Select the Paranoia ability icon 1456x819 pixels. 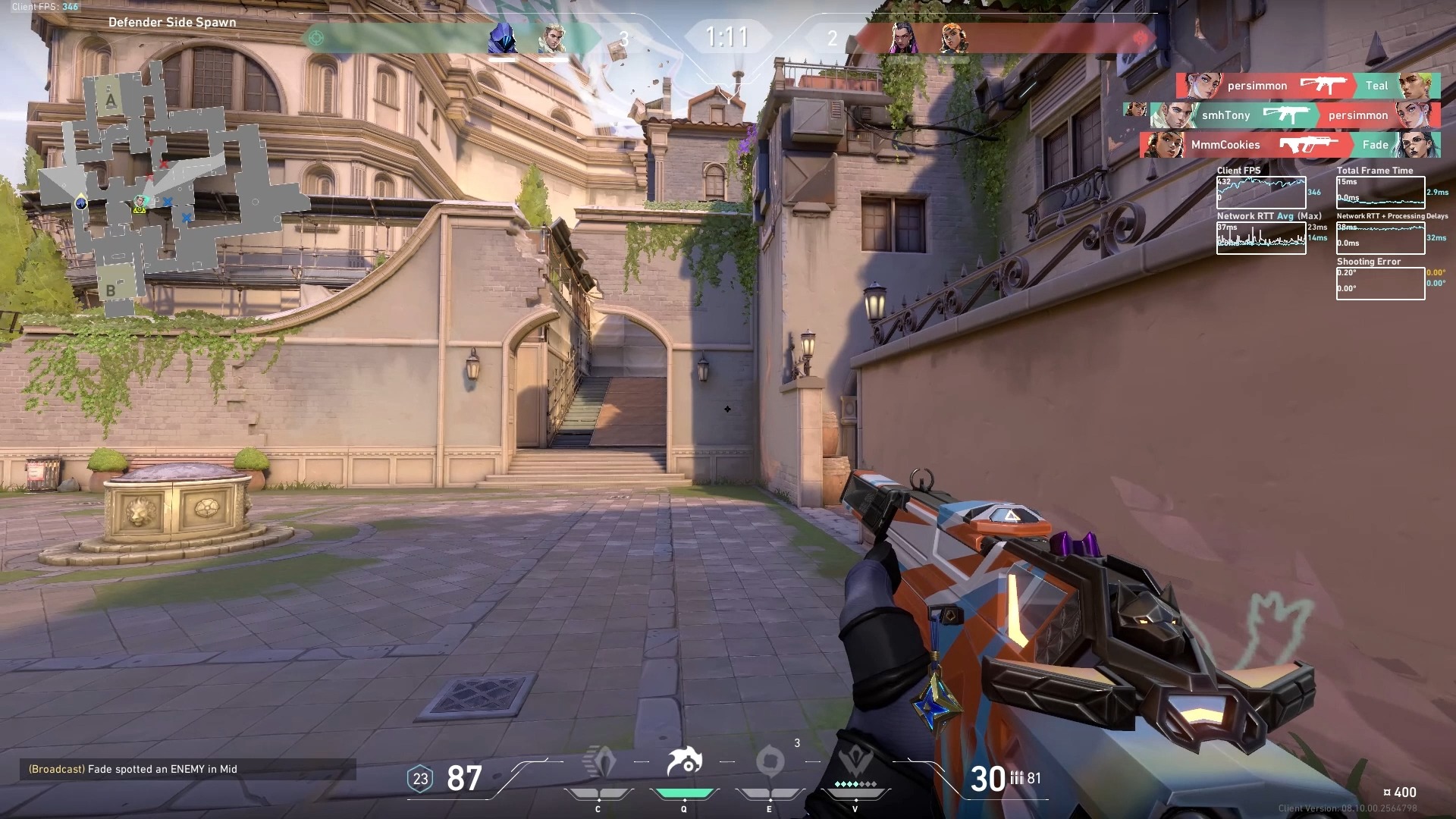click(684, 763)
